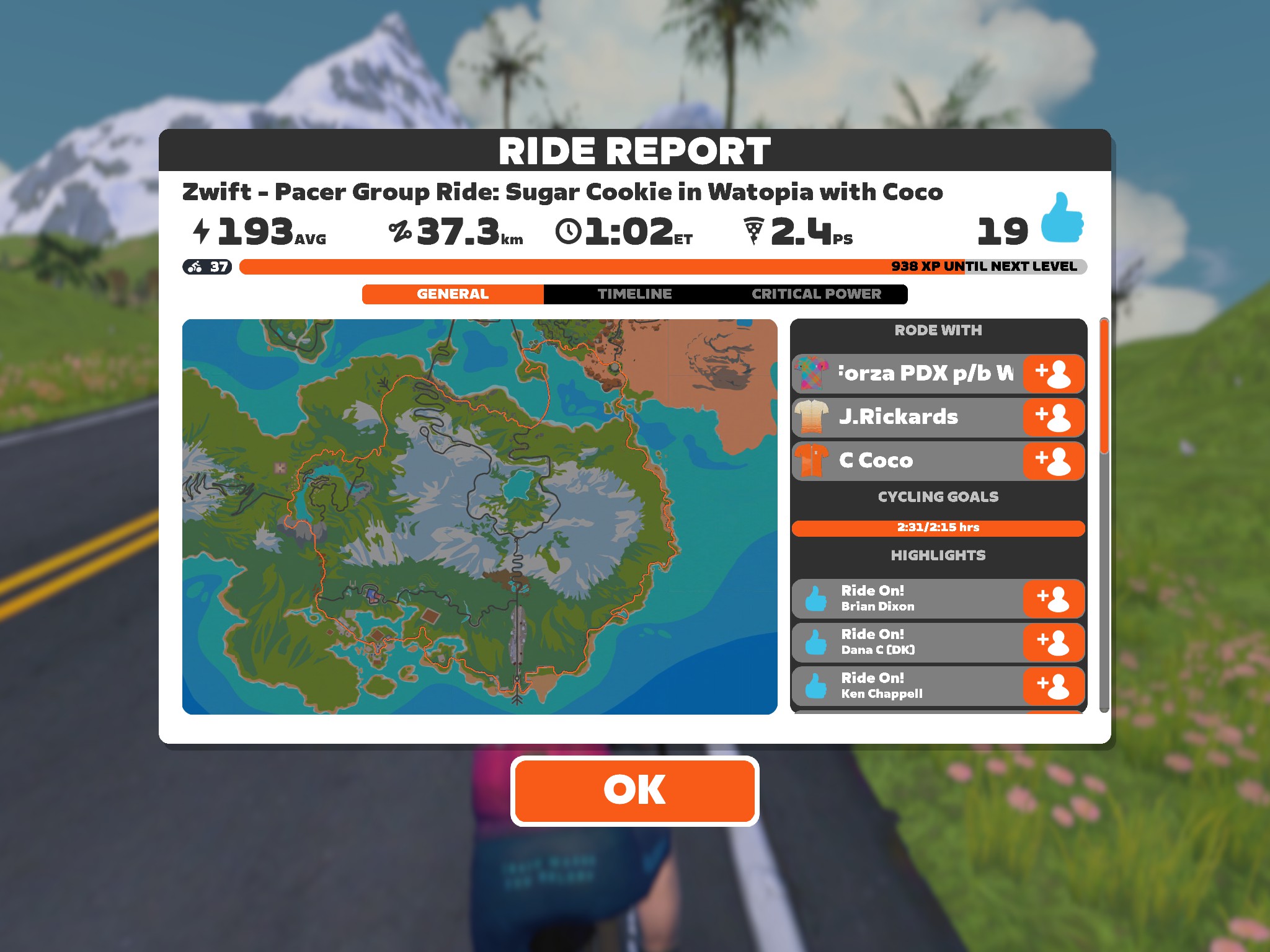The height and width of the screenshot is (952, 1270).
Task: Click the Watopia route map
Action: (479, 516)
